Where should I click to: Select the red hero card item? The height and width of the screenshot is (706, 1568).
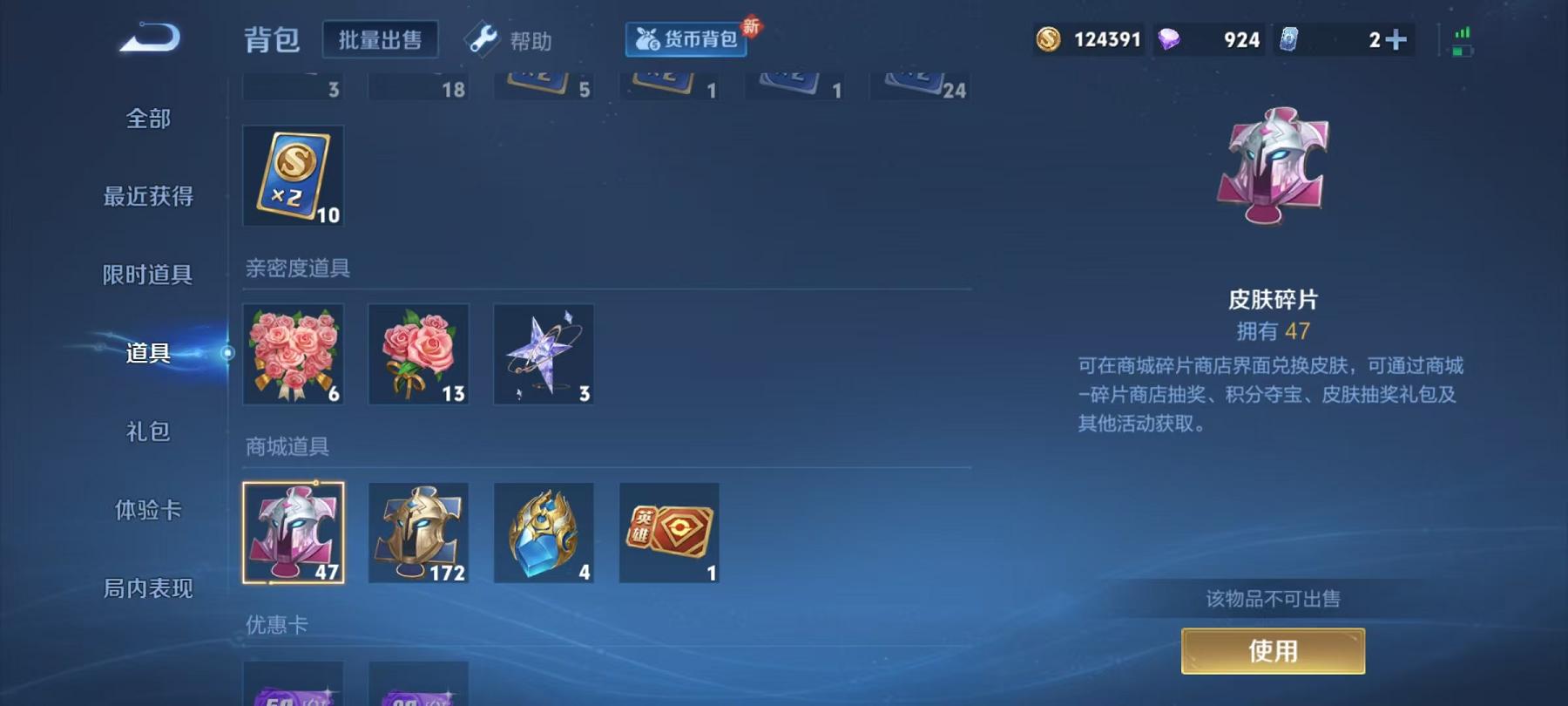coord(668,532)
